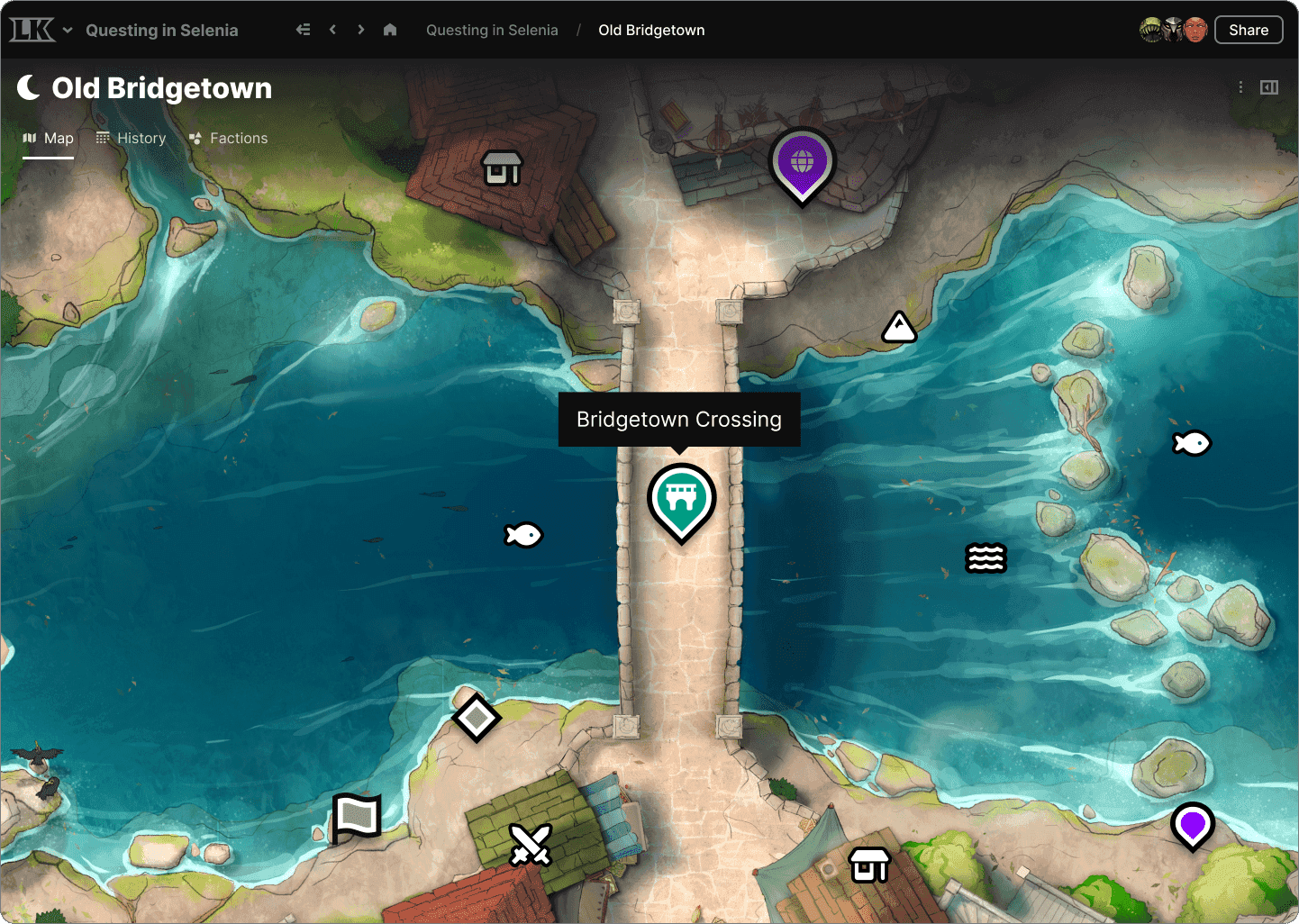Open the tent marker on the northeast bank

899,326
